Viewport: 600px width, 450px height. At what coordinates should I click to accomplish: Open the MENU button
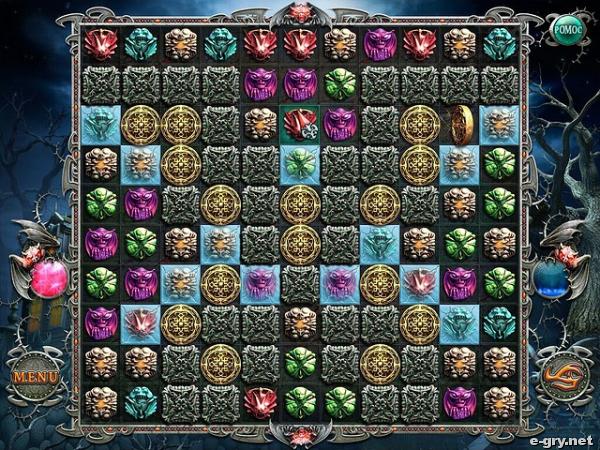(x=35, y=378)
